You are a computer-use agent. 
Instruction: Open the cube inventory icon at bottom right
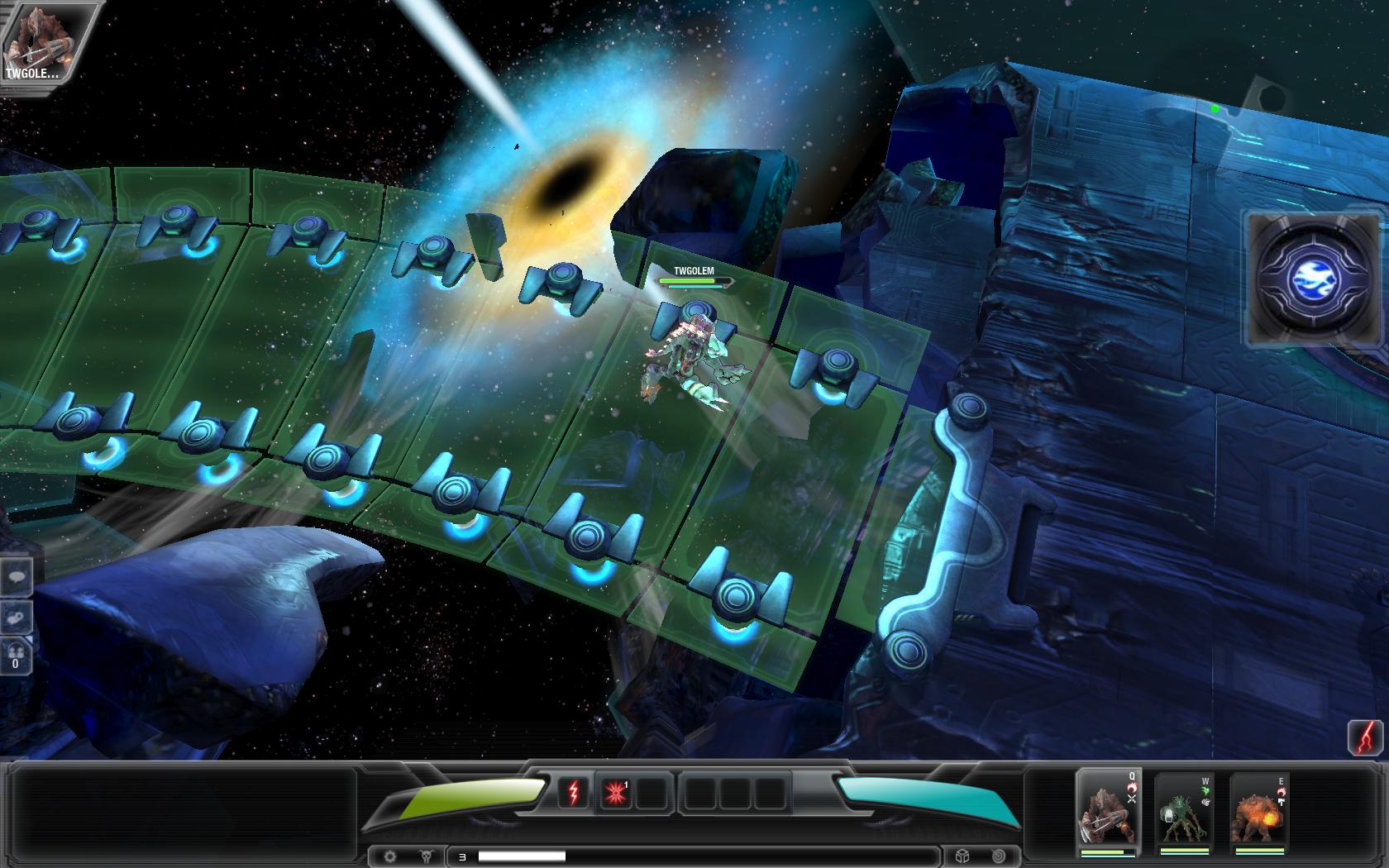(x=962, y=856)
